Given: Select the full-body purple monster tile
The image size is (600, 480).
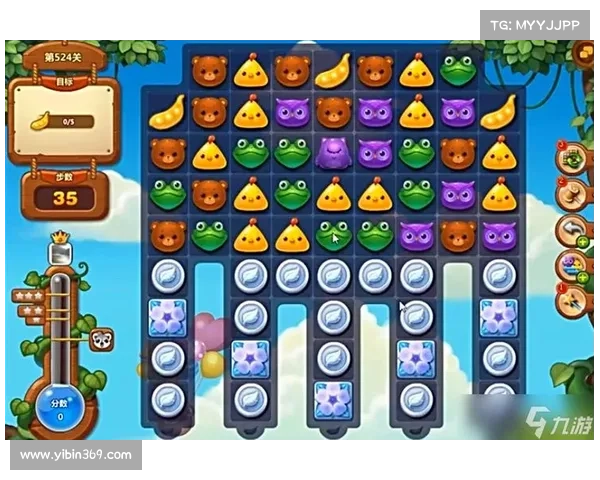Looking at the screenshot, I should click(332, 153).
